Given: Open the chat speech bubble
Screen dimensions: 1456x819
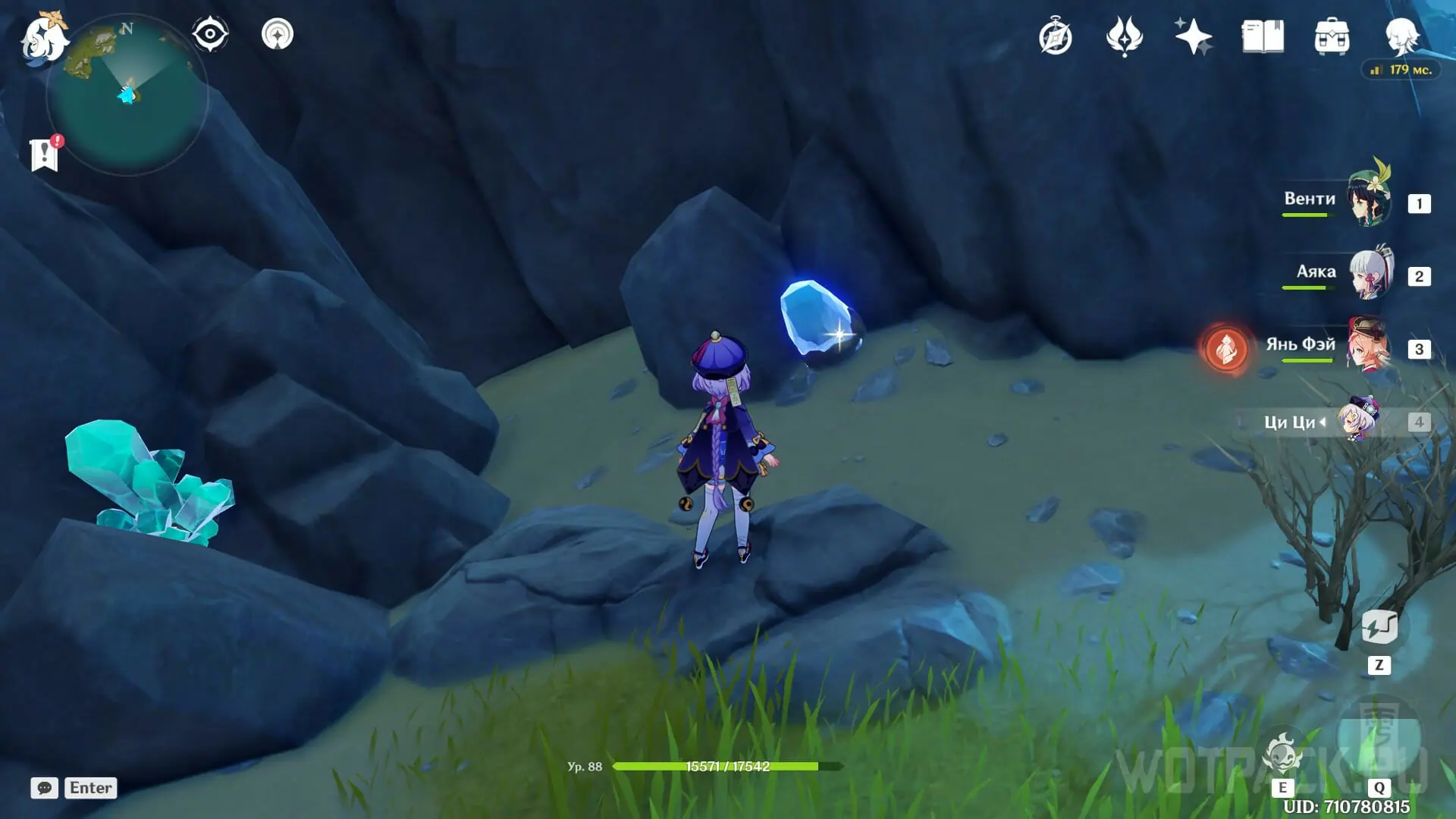Looking at the screenshot, I should (x=45, y=788).
